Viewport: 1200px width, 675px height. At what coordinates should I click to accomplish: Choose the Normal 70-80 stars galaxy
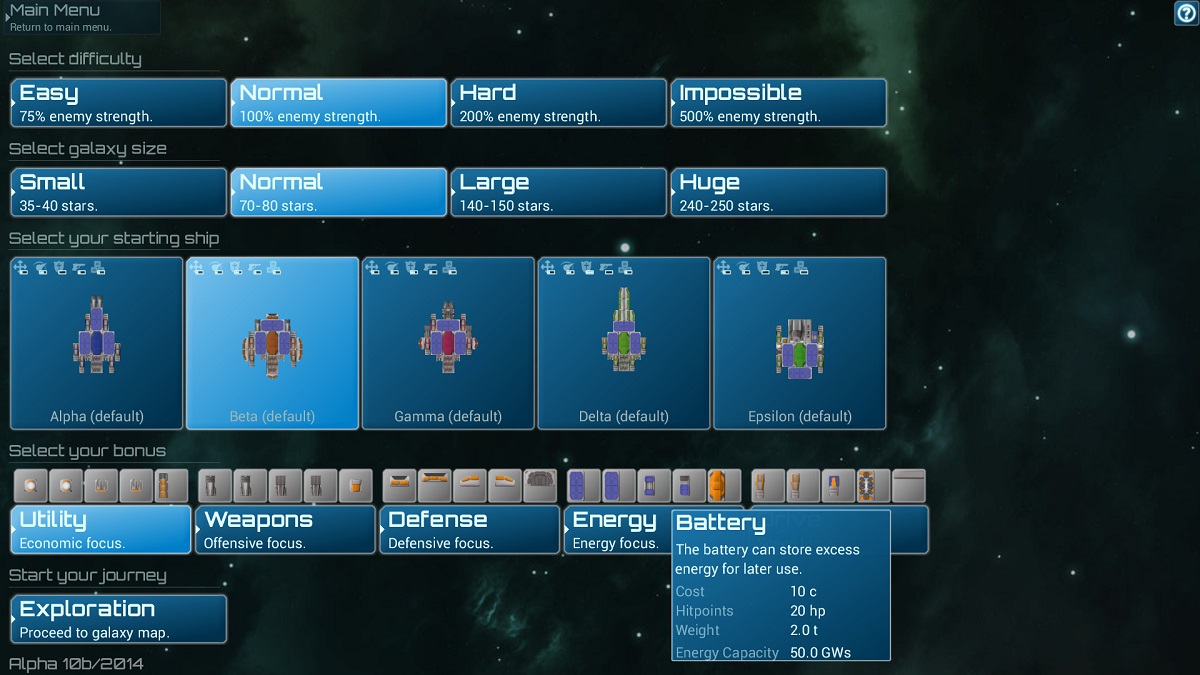pyautogui.click(x=339, y=192)
